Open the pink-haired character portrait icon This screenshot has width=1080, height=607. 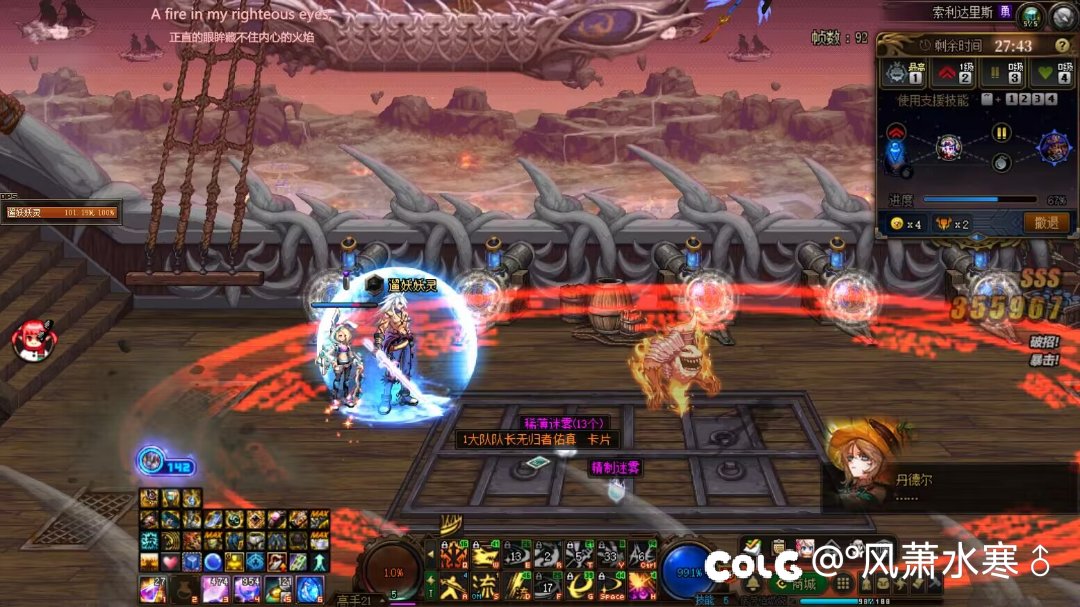click(x=804, y=548)
